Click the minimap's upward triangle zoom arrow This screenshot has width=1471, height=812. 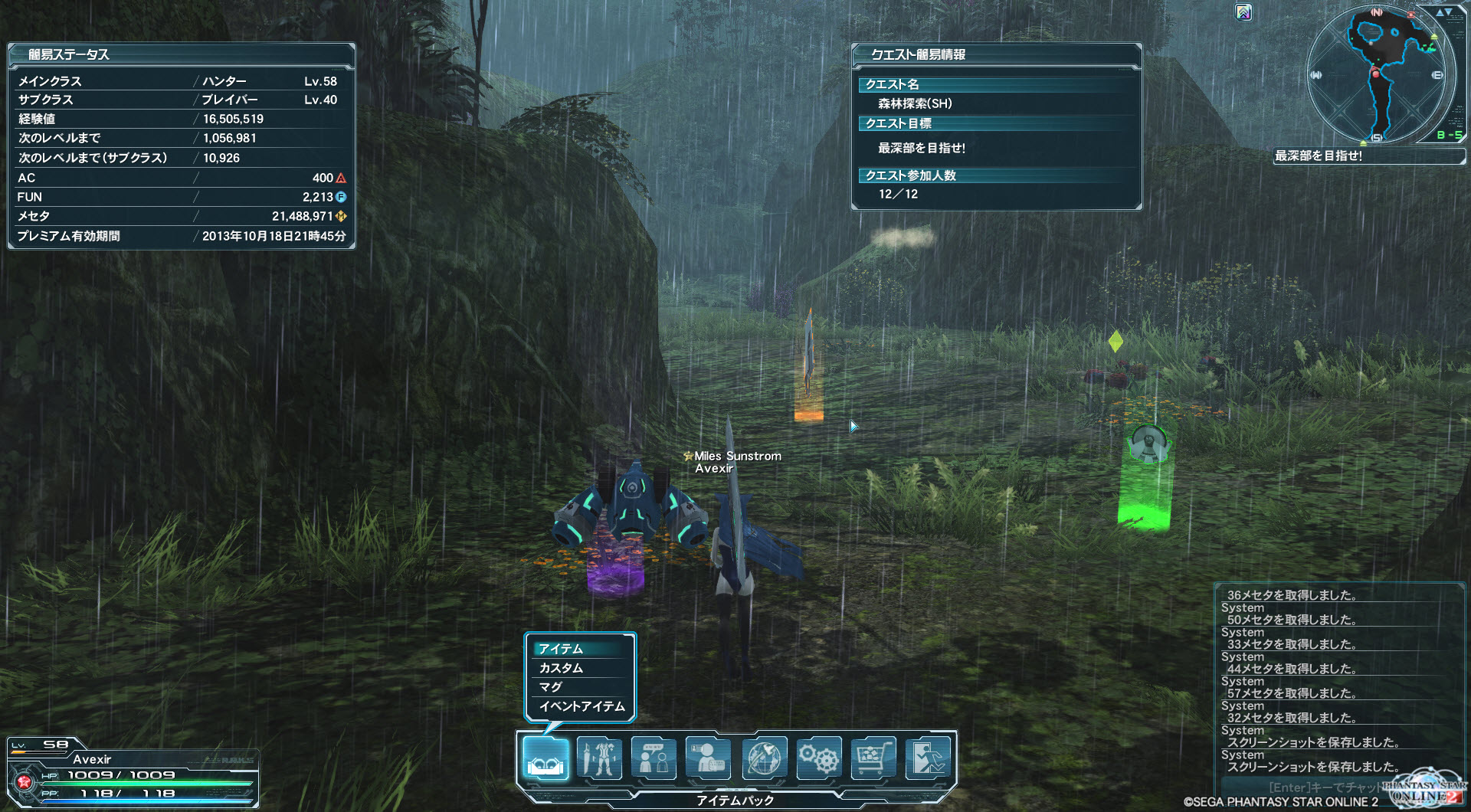coord(1439,12)
